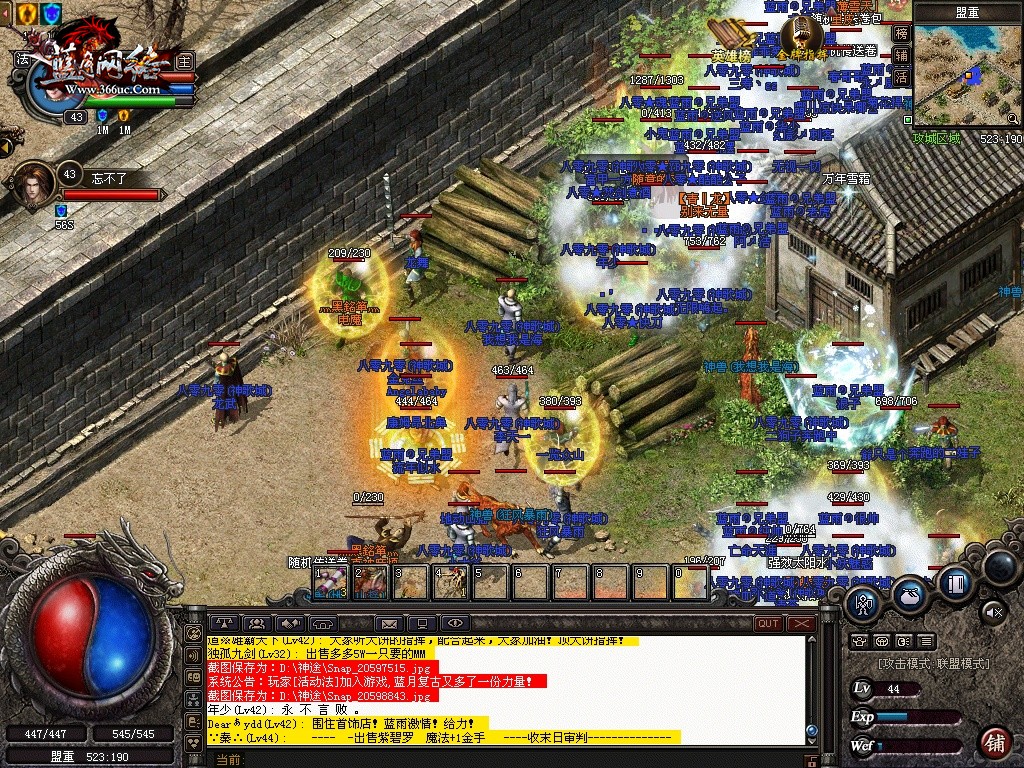
Task: Click the 法 class badge on player frame
Action: 22,61
